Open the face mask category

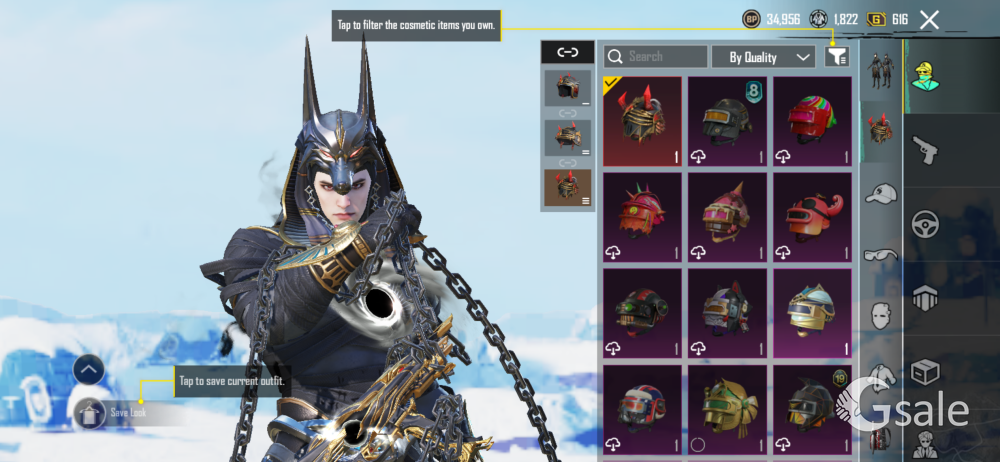(x=881, y=317)
